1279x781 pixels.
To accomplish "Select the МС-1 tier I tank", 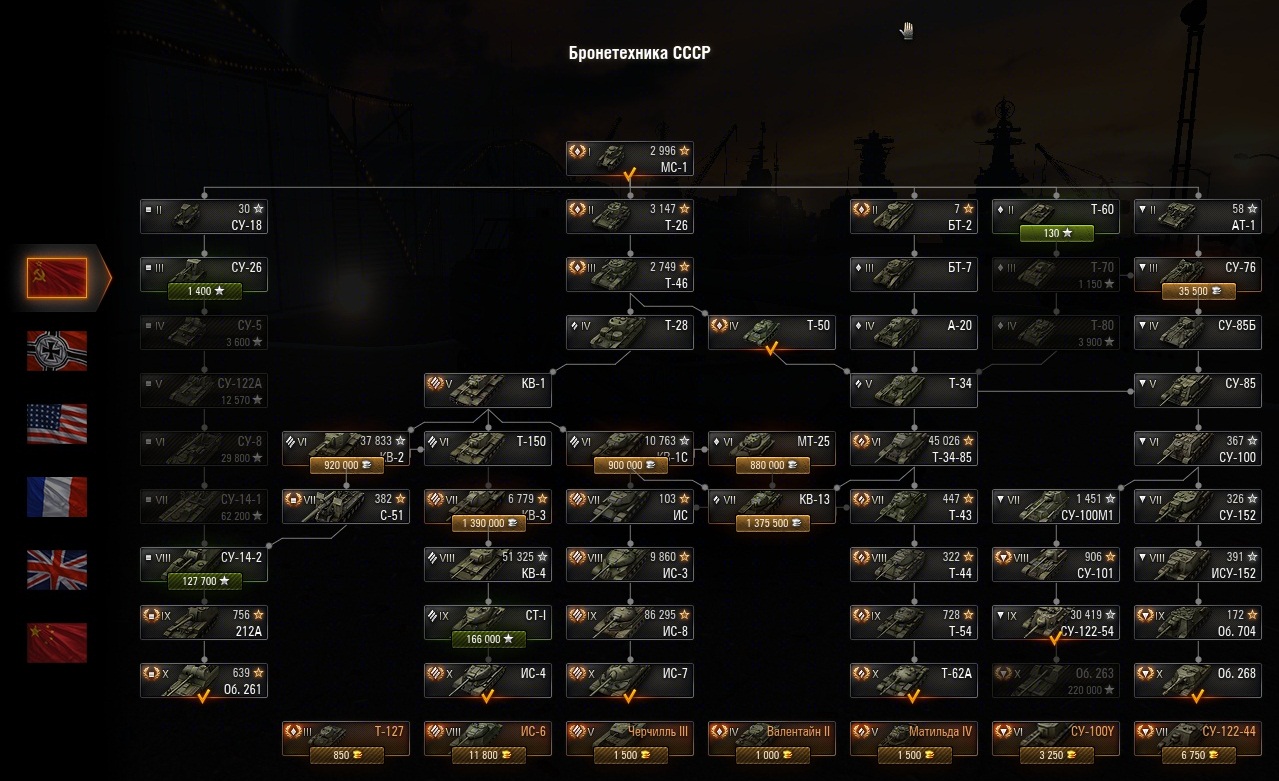I will pos(629,159).
